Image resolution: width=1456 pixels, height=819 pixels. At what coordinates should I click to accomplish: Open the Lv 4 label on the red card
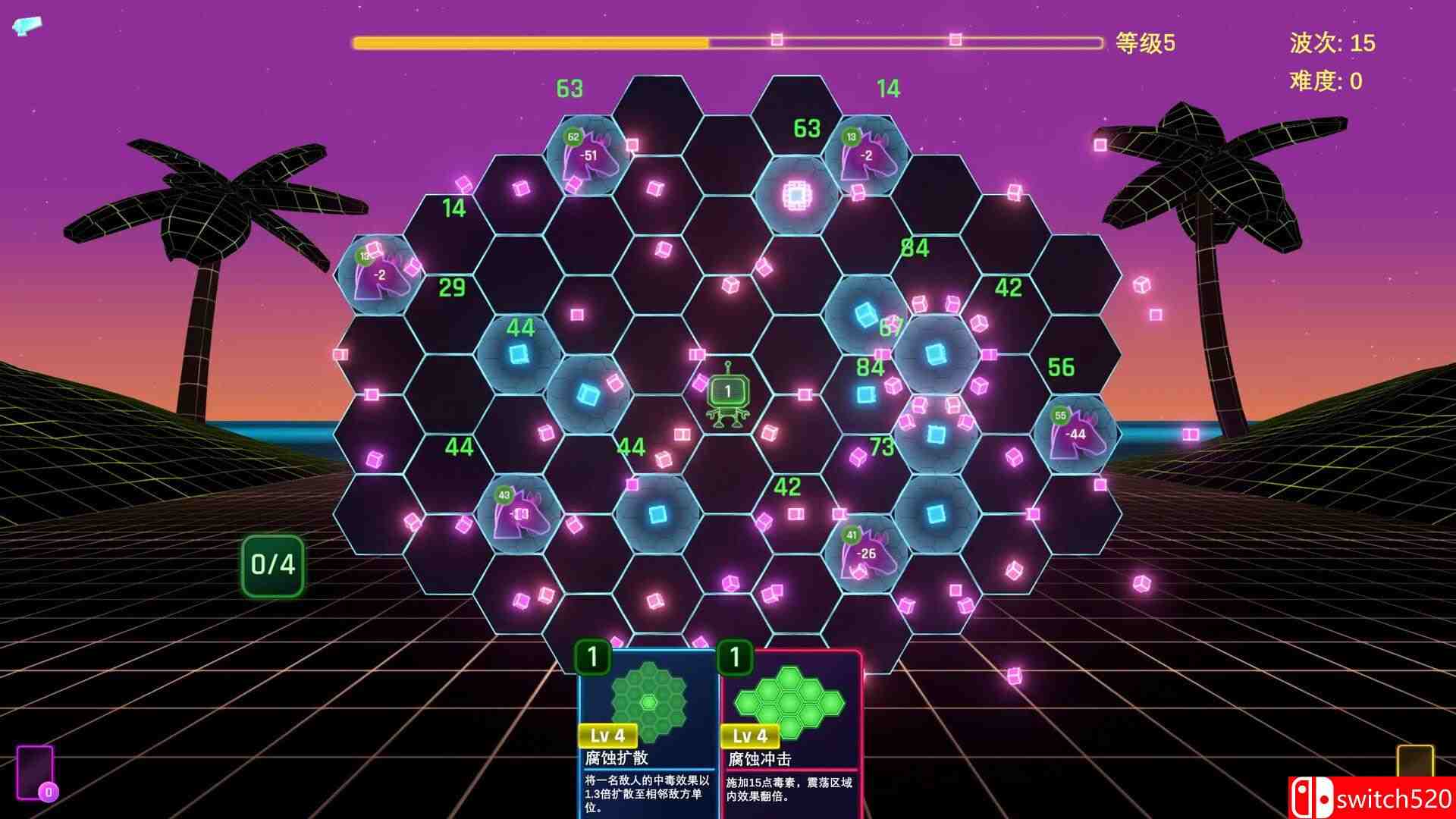click(x=752, y=734)
